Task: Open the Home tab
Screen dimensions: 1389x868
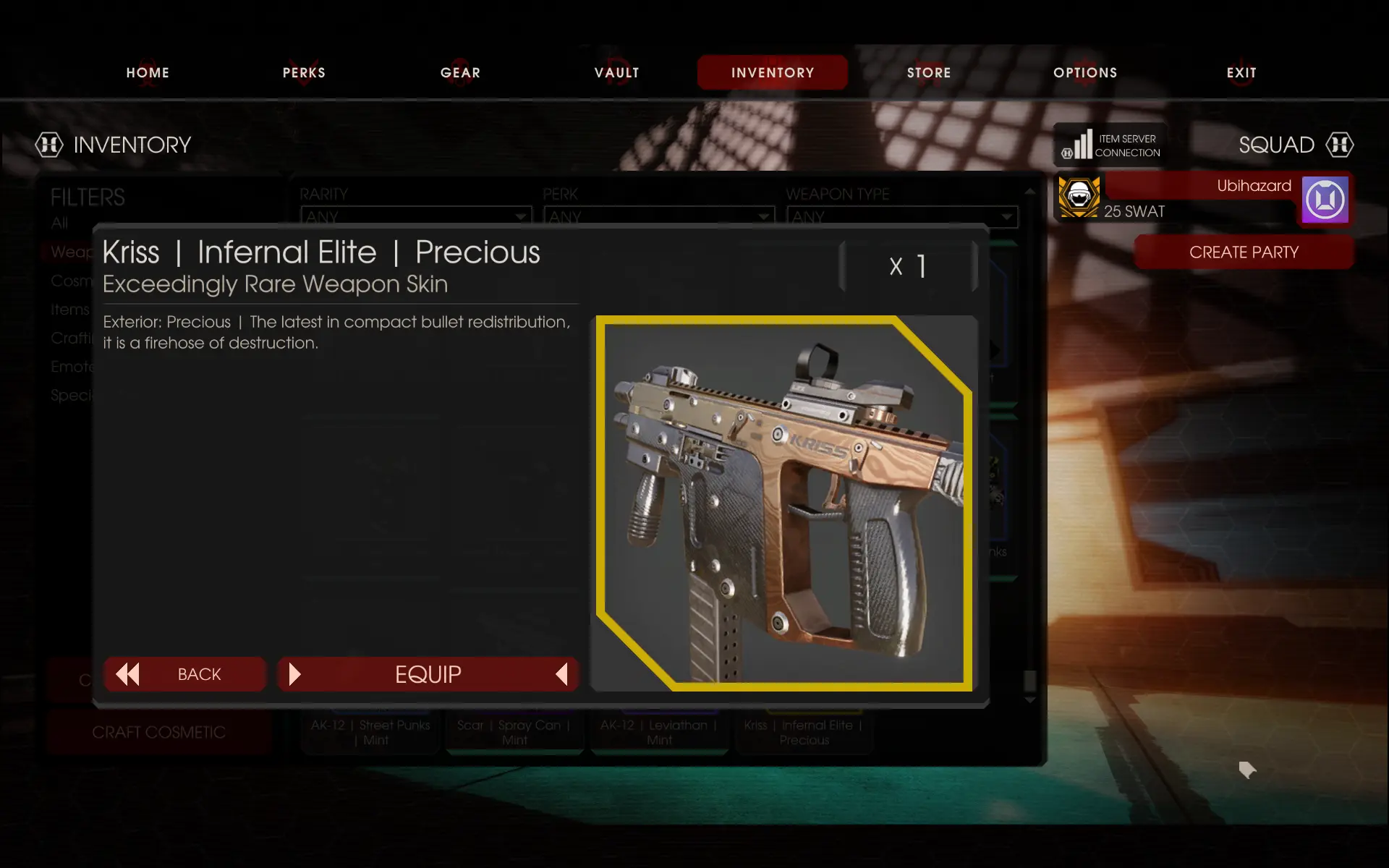Action: [x=148, y=72]
